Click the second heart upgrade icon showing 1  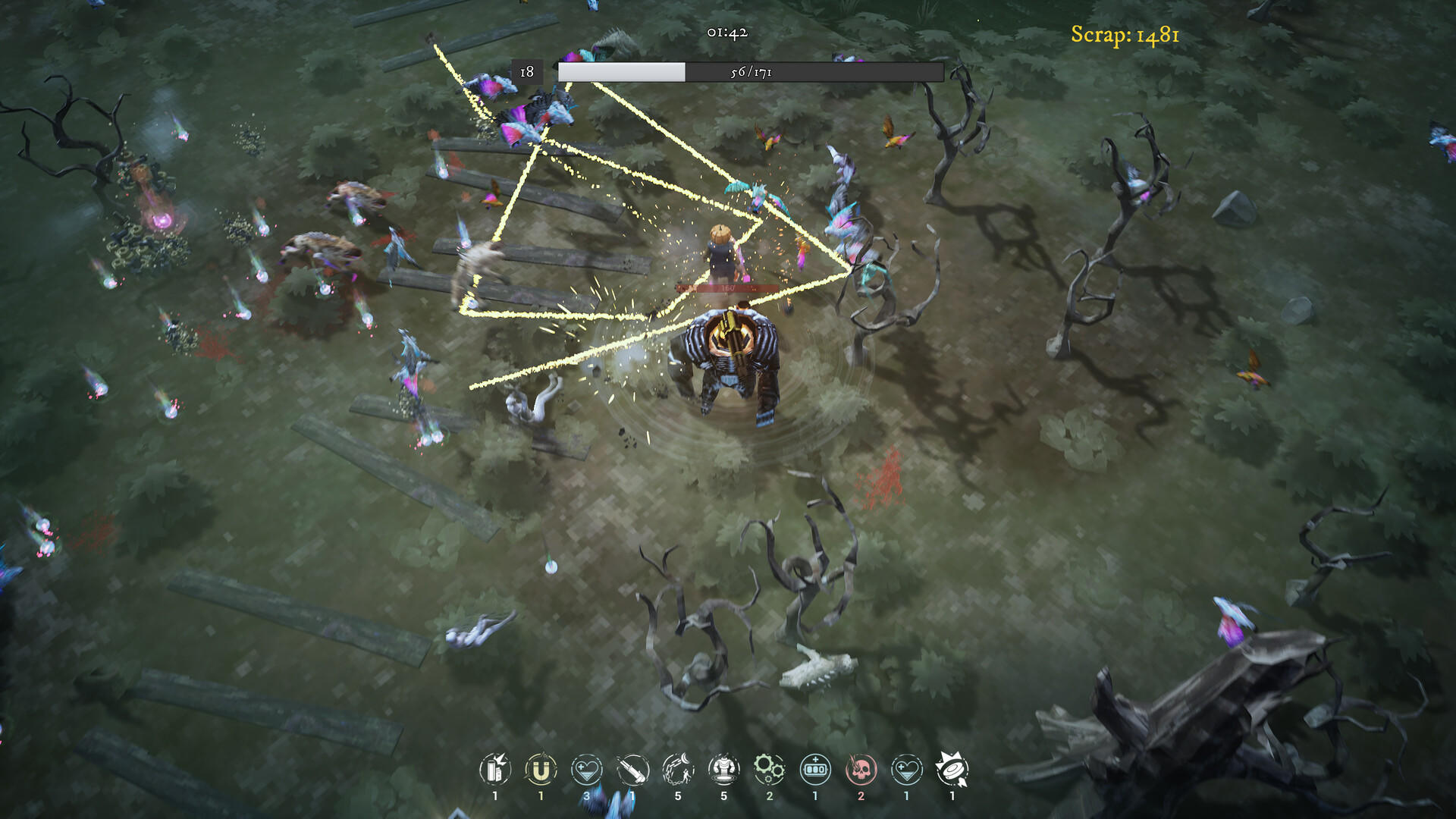tap(906, 770)
